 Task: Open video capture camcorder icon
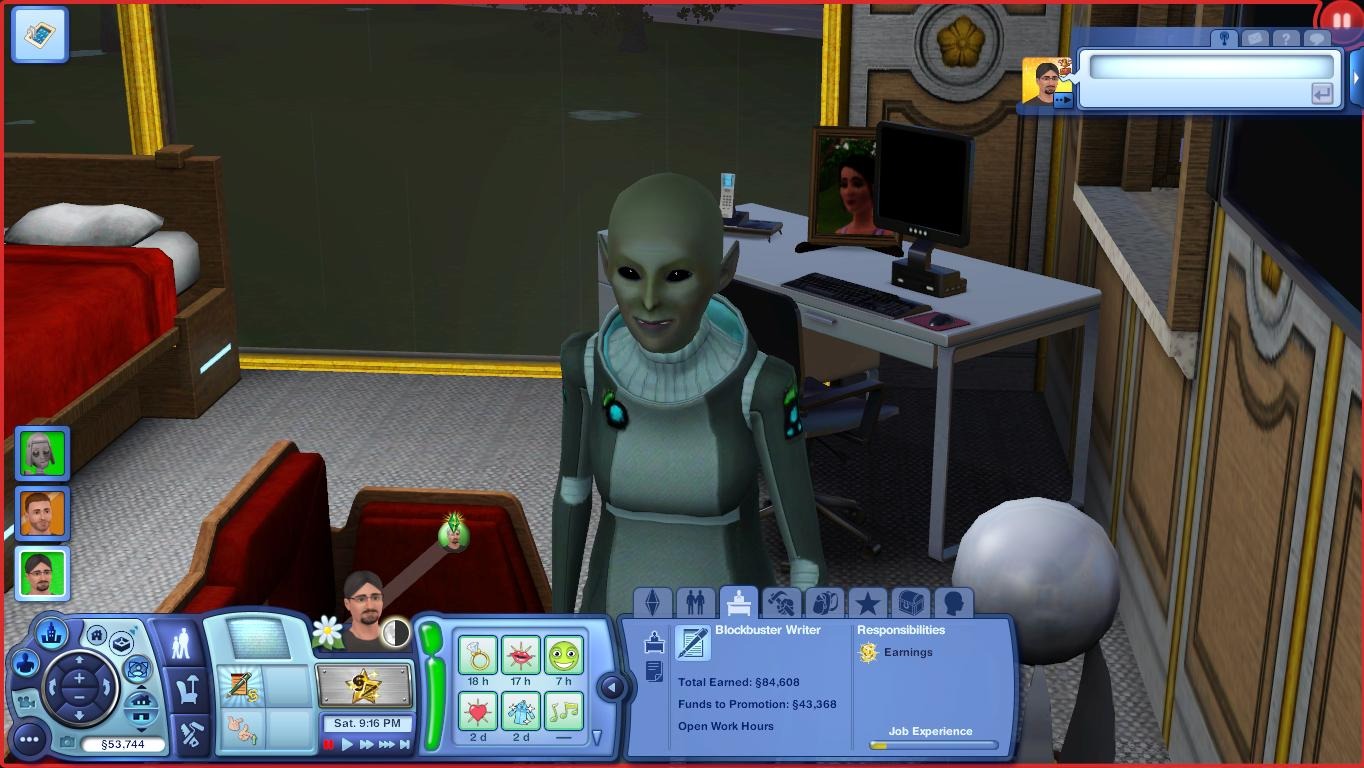coord(27,702)
